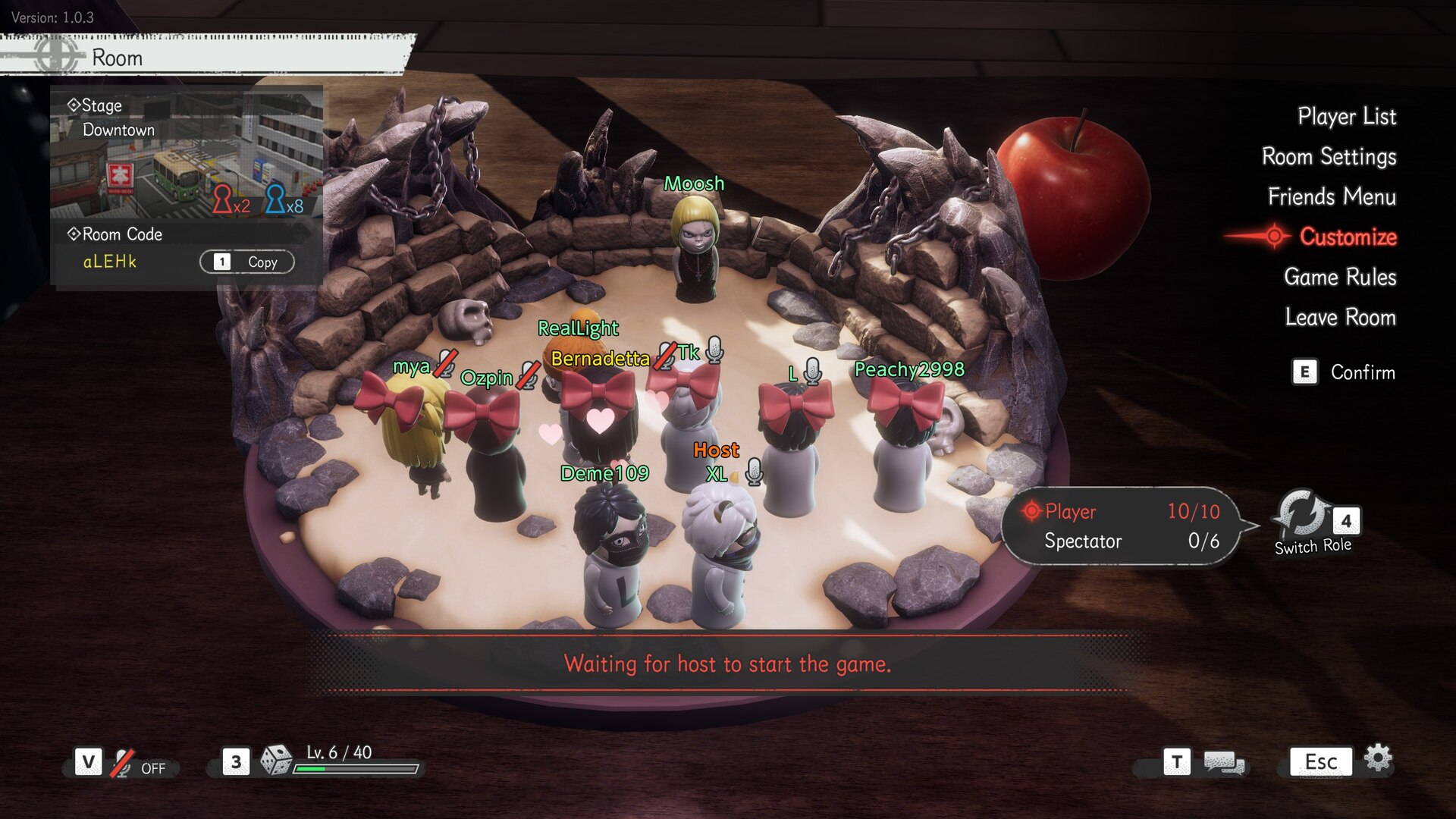View the Game Rules

[1340, 278]
